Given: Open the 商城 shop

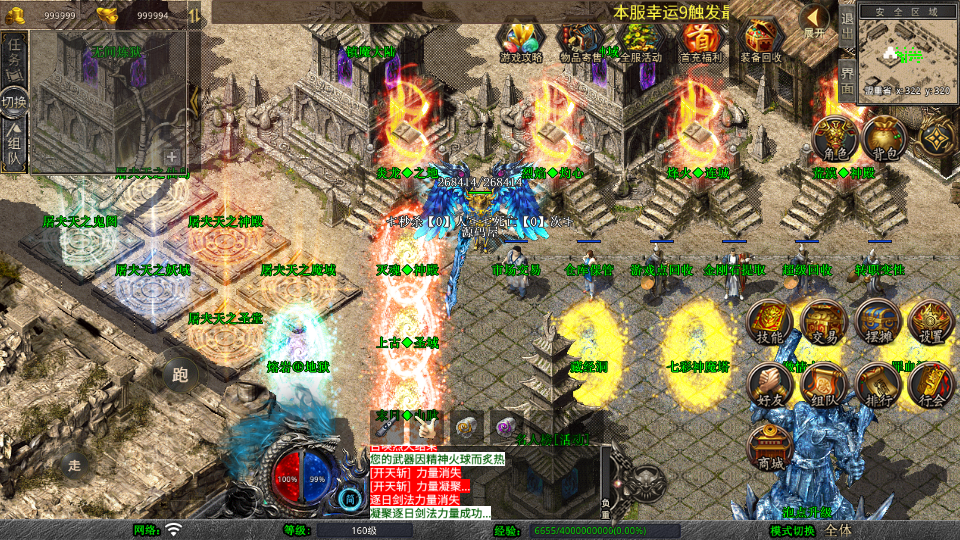Looking at the screenshot, I should tap(771, 447).
